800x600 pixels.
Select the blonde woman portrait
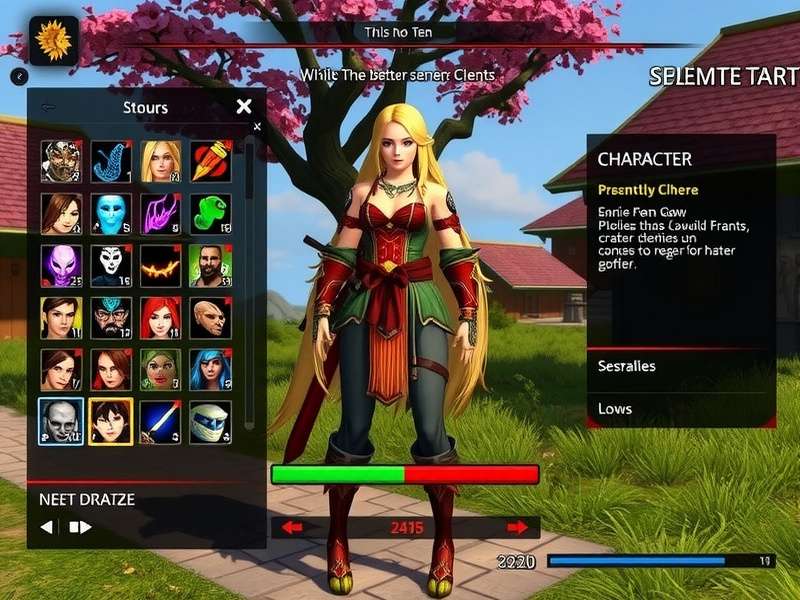click(x=160, y=160)
